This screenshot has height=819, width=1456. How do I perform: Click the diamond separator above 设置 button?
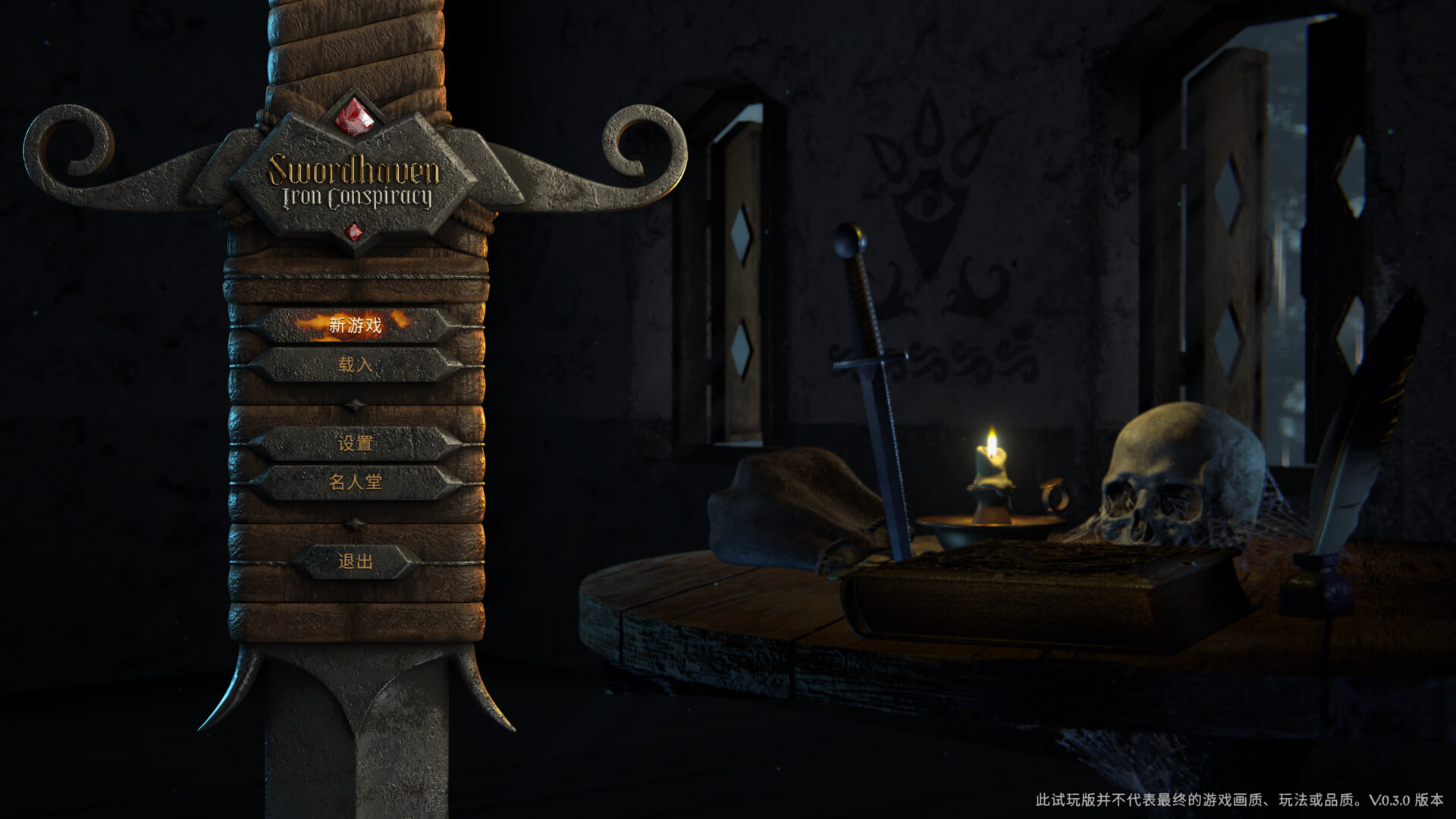point(355,405)
